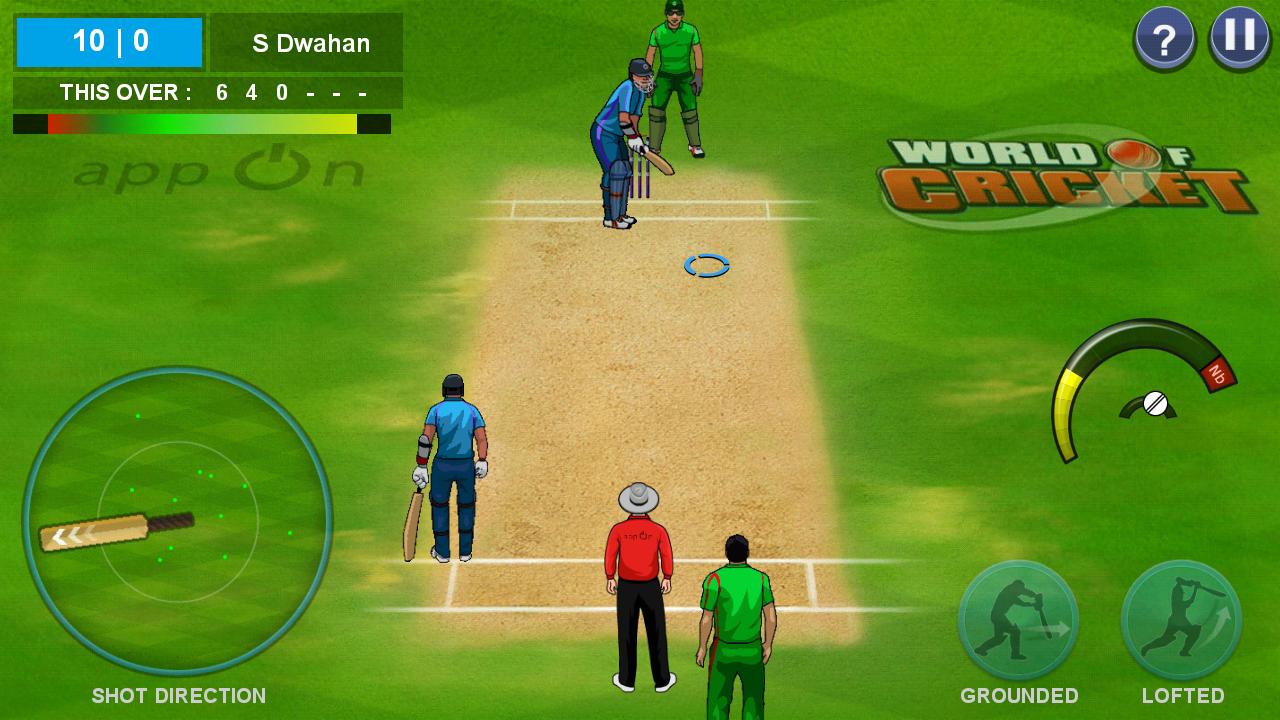
Task: Click the World of Cricket logo
Action: tap(1060, 168)
